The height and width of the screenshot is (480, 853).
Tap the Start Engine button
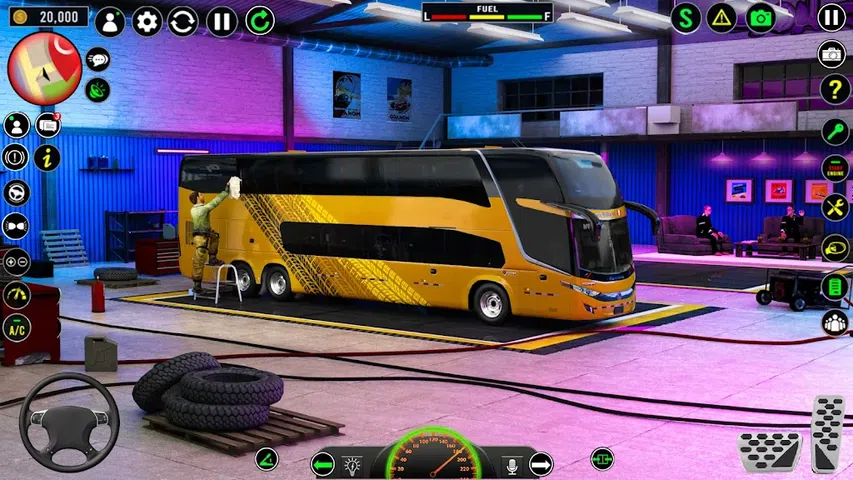coord(834,168)
